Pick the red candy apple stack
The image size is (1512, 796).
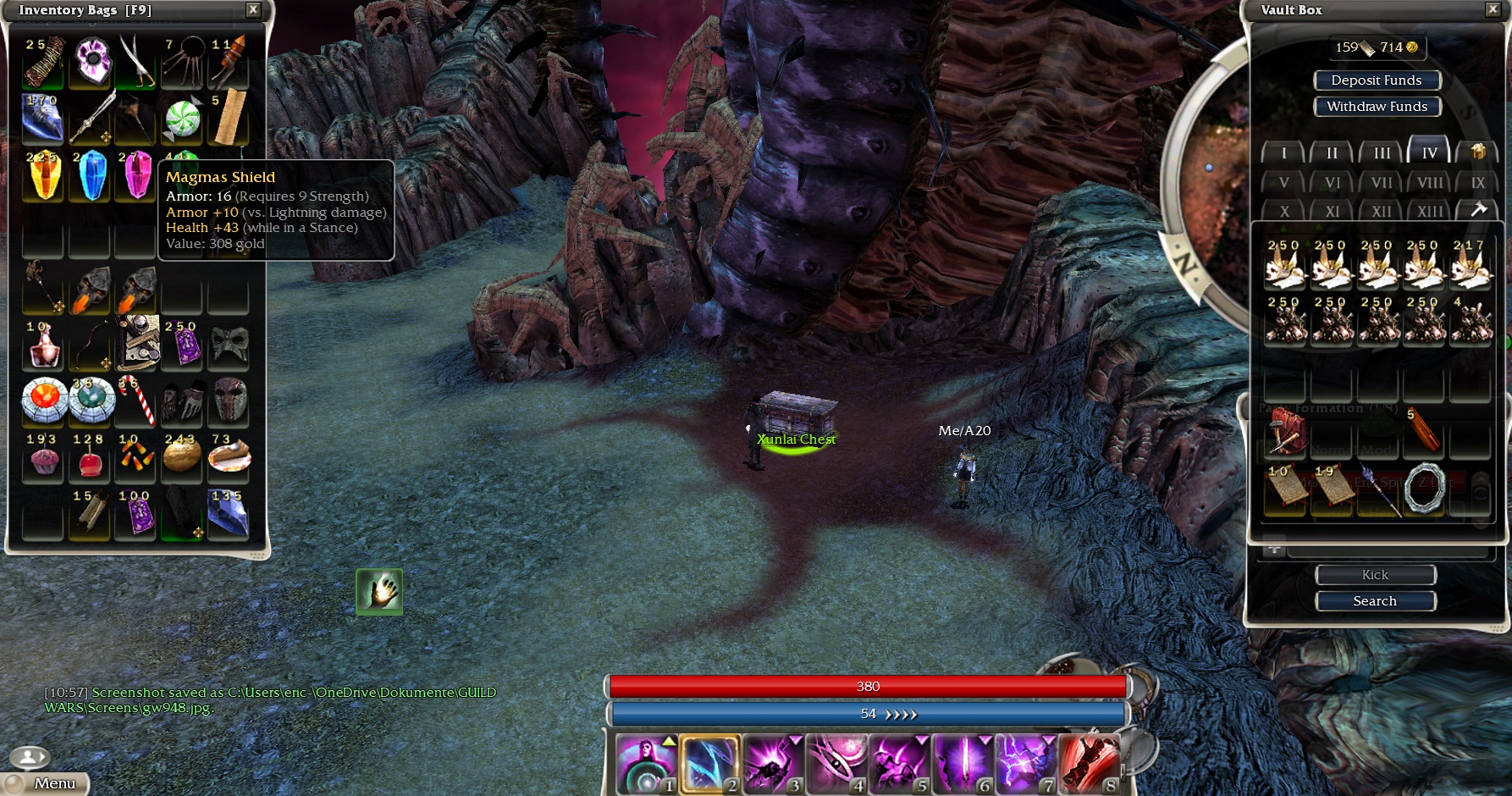pyautogui.click(x=89, y=458)
